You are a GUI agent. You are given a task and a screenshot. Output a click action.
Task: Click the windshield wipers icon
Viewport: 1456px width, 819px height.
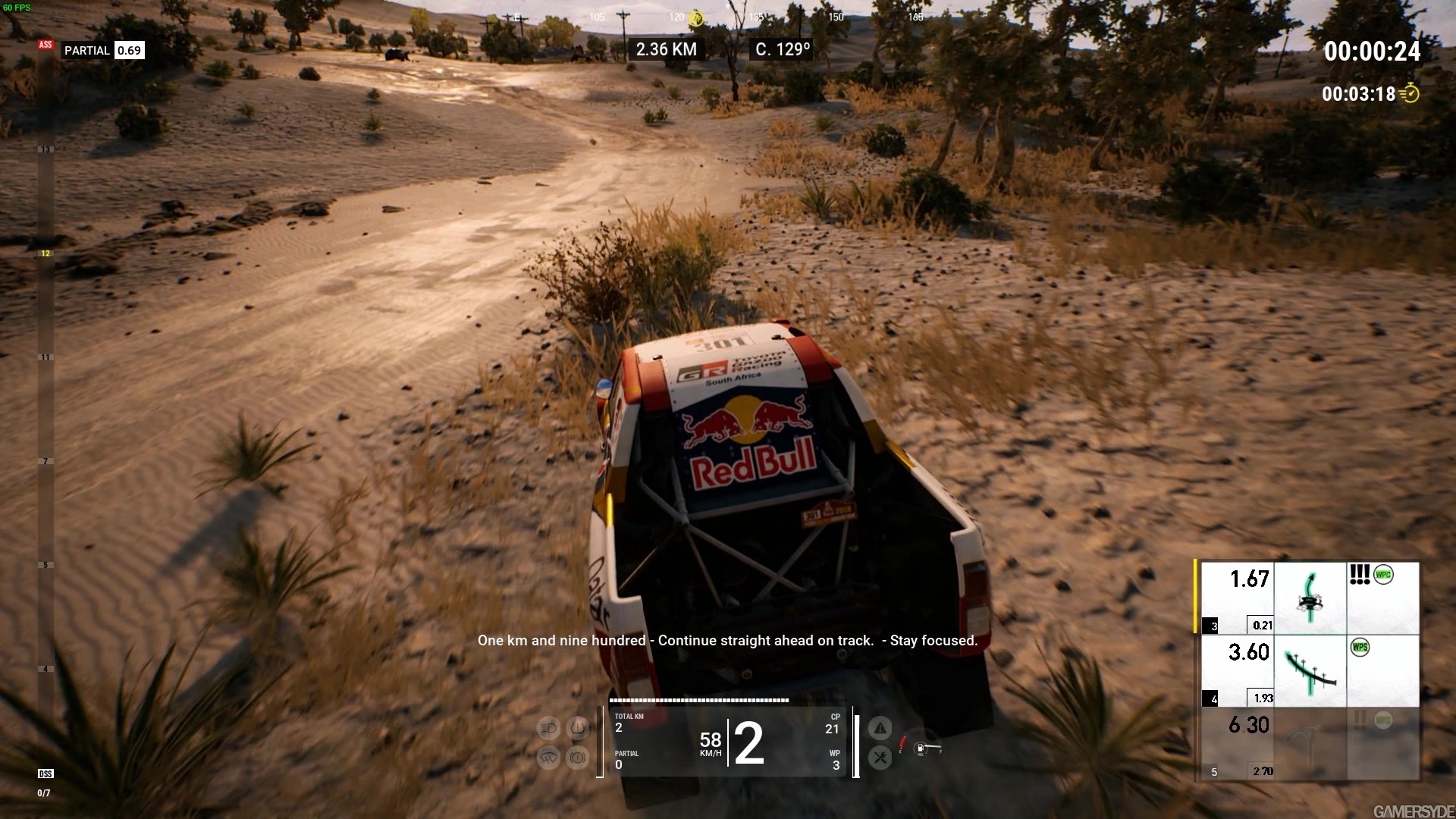(548, 759)
